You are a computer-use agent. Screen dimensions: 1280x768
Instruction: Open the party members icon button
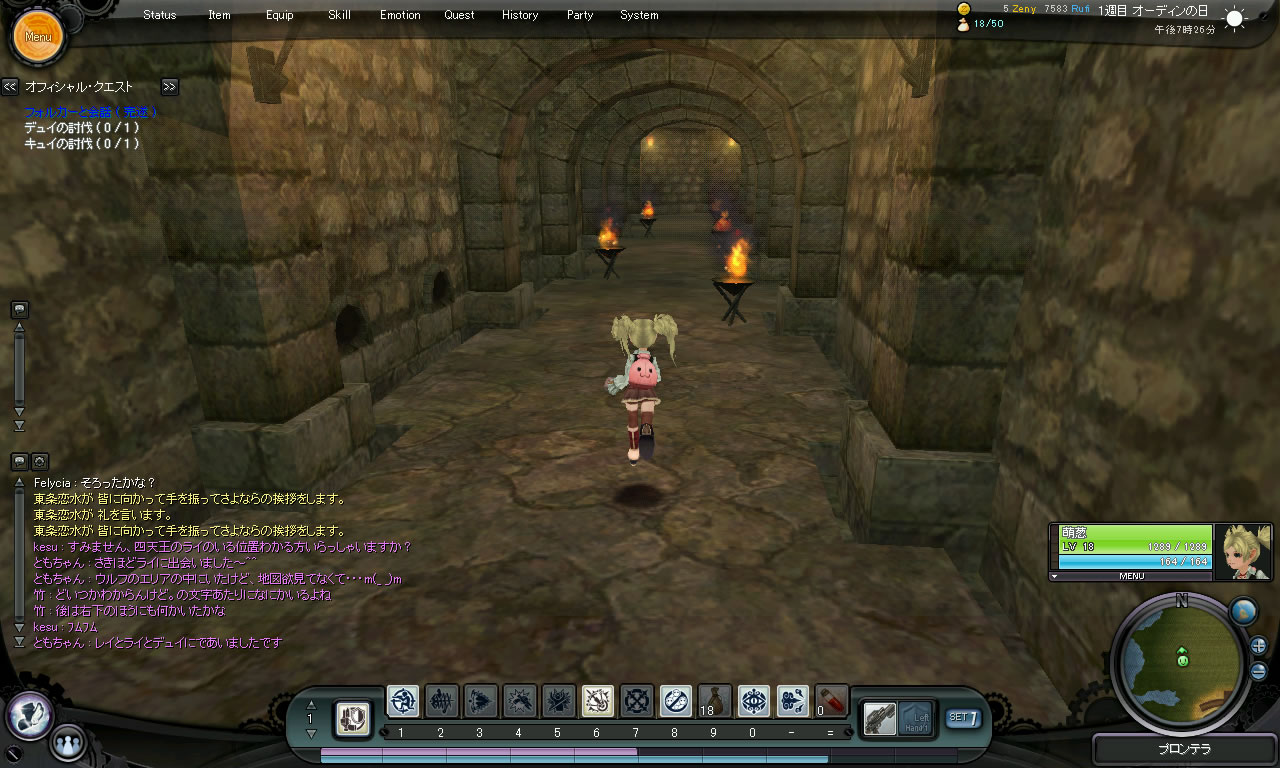[68, 743]
